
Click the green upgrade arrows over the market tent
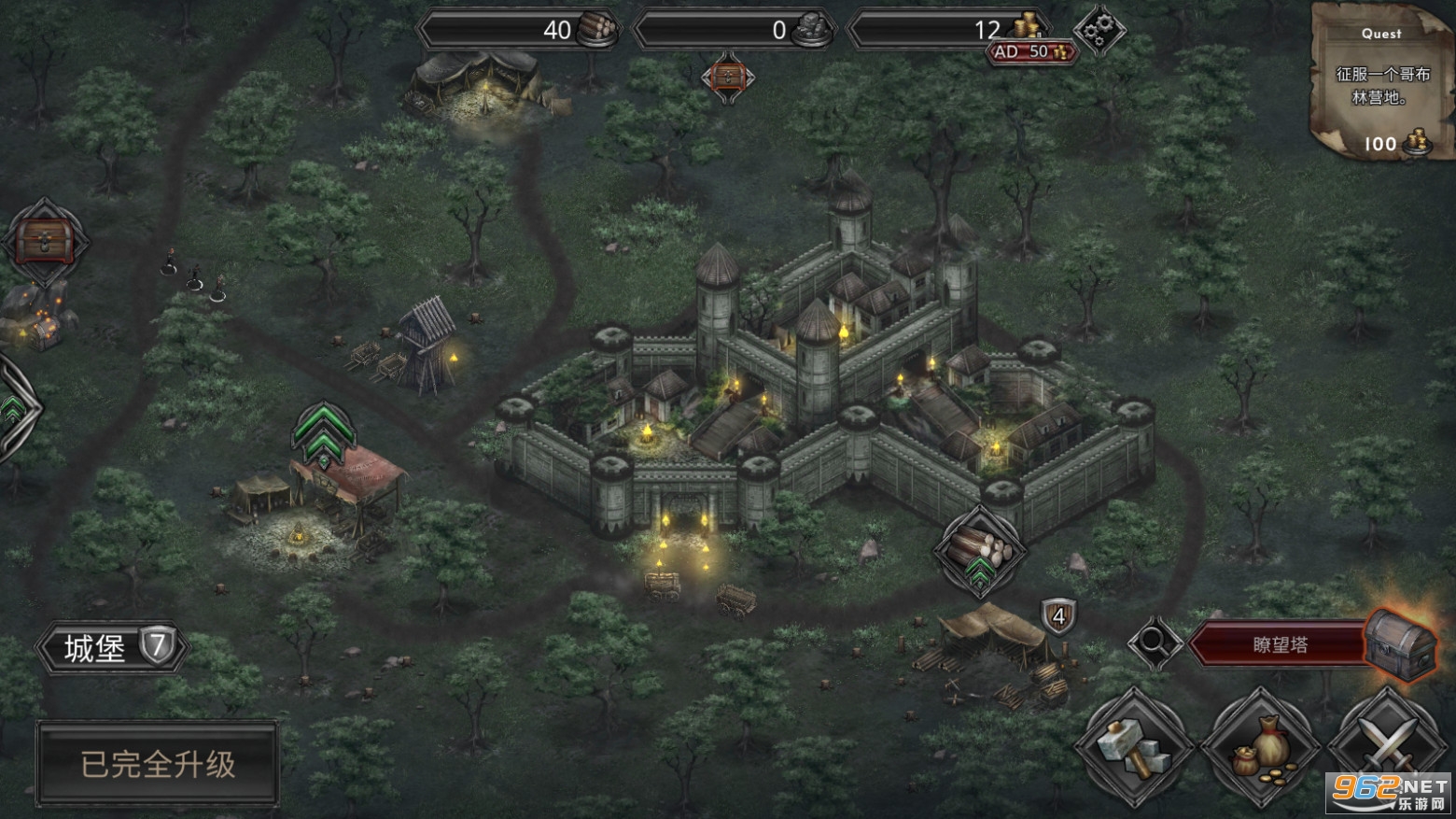pos(321,436)
